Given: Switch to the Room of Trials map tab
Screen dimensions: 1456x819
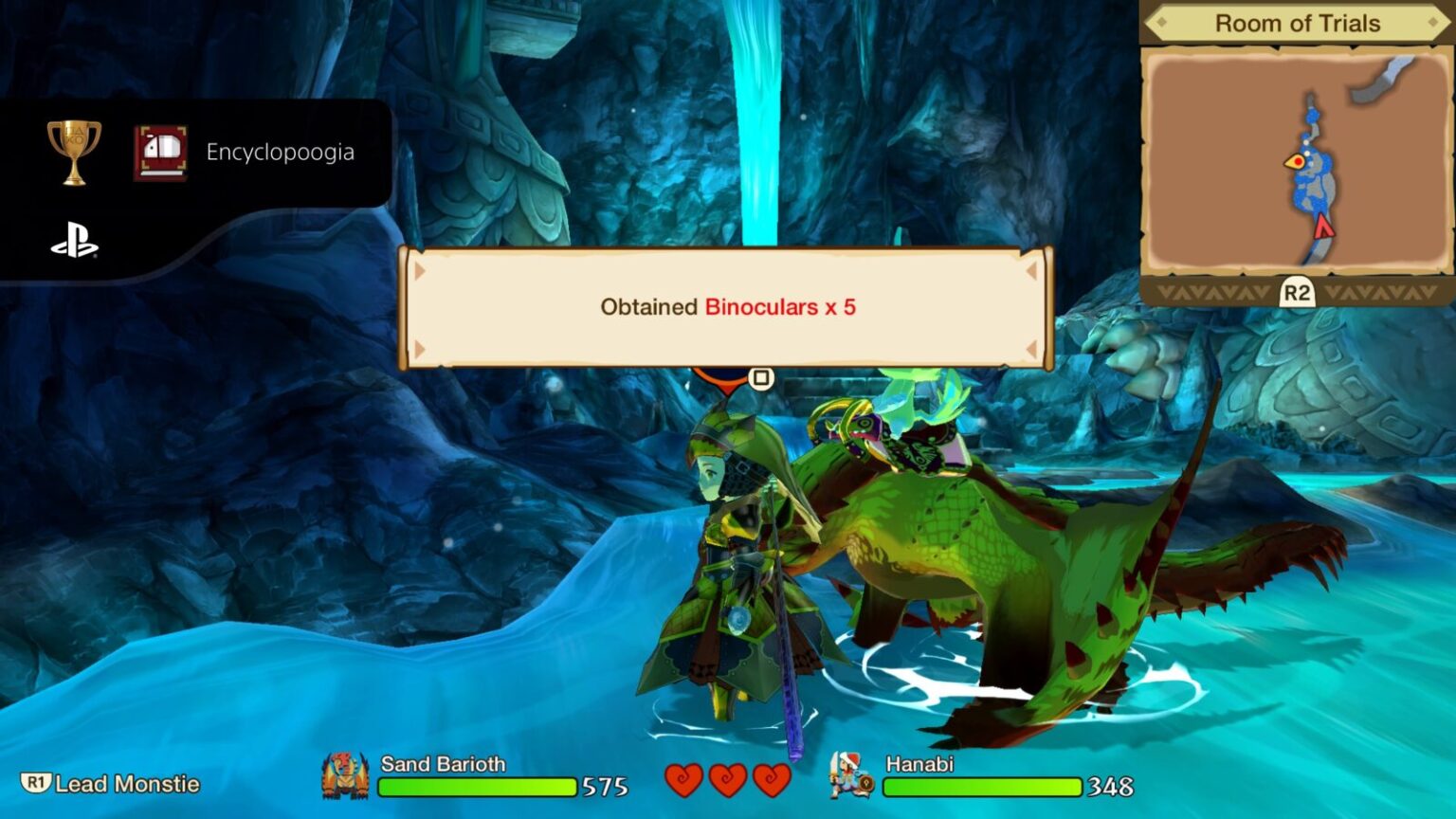Looking at the screenshot, I should click(1297, 24).
